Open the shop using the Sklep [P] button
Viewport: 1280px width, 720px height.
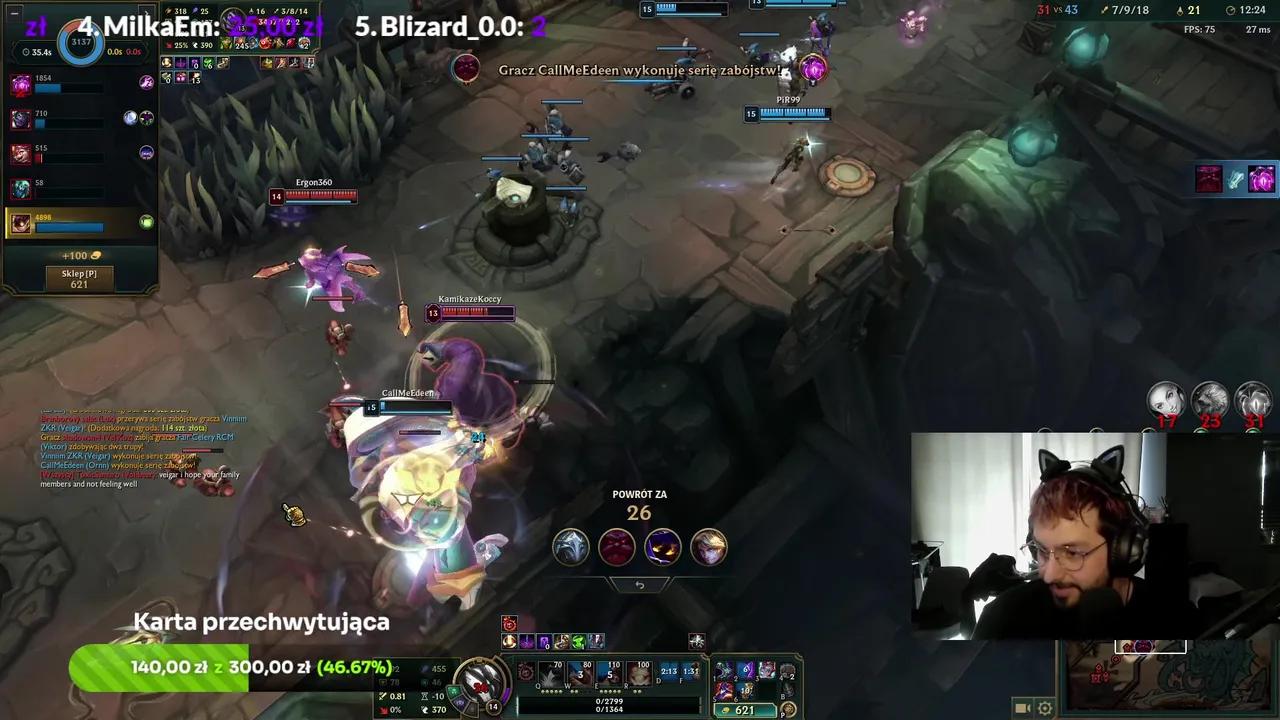[x=80, y=281]
